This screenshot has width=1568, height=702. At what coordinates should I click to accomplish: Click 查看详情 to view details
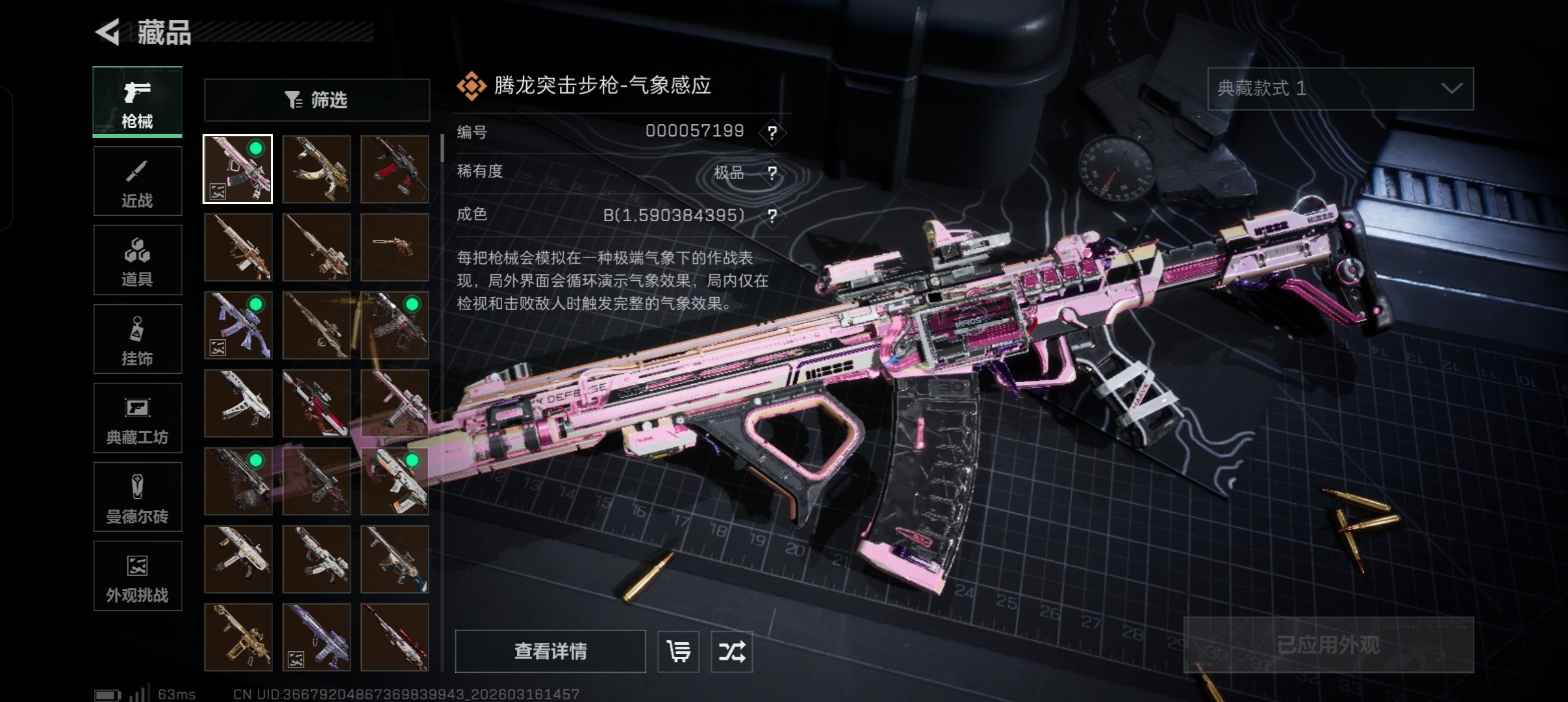point(550,651)
